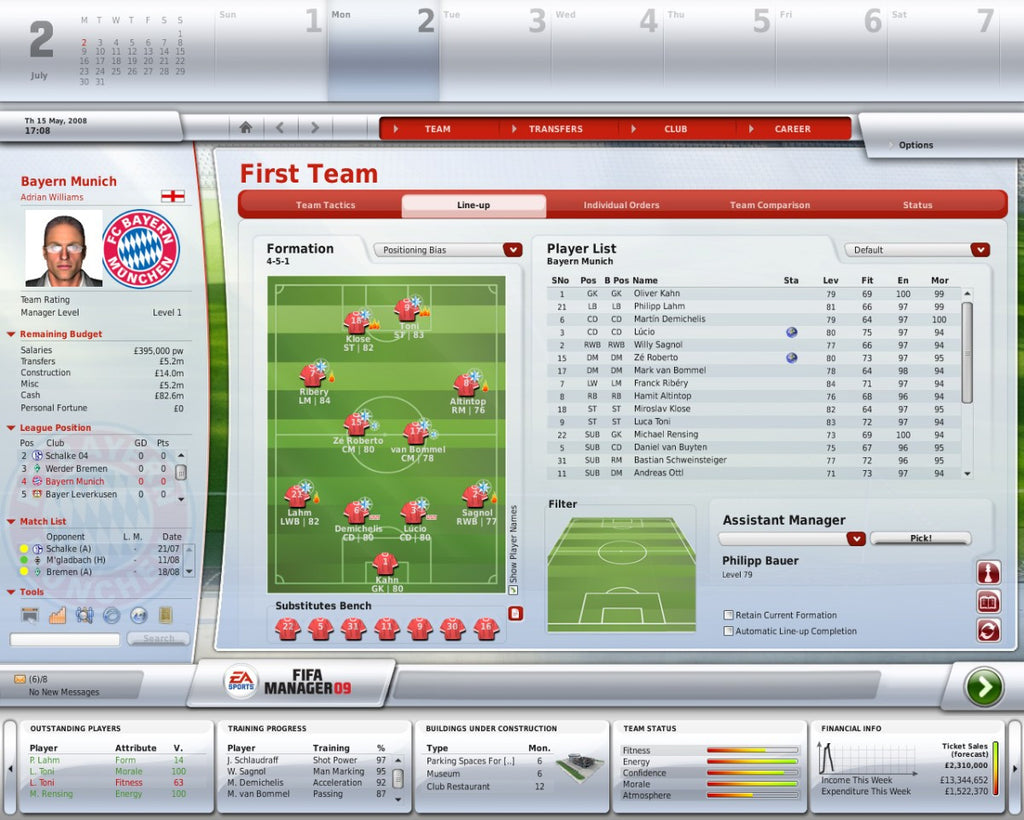1024x820 pixels.
Task: Open the Team Comparison tab
Action: point(769,205)
